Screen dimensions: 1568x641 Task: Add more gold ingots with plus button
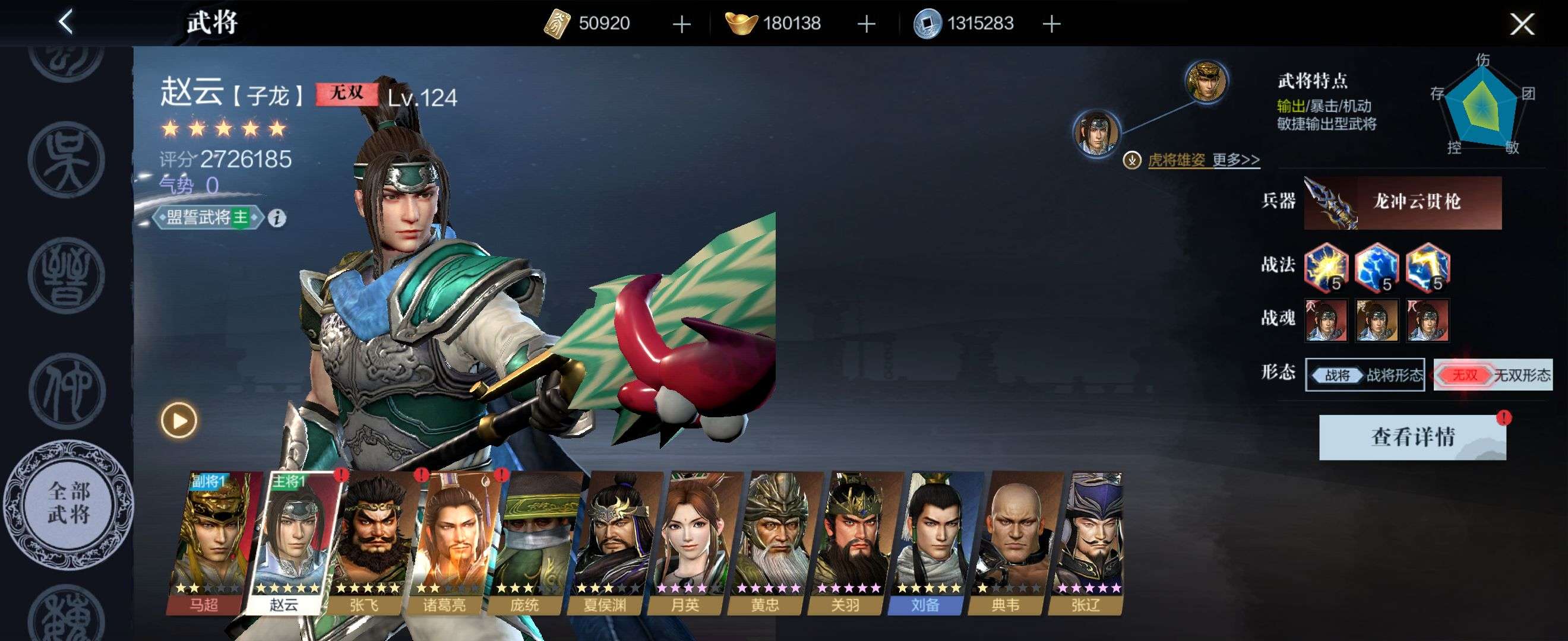click(866, 24)
